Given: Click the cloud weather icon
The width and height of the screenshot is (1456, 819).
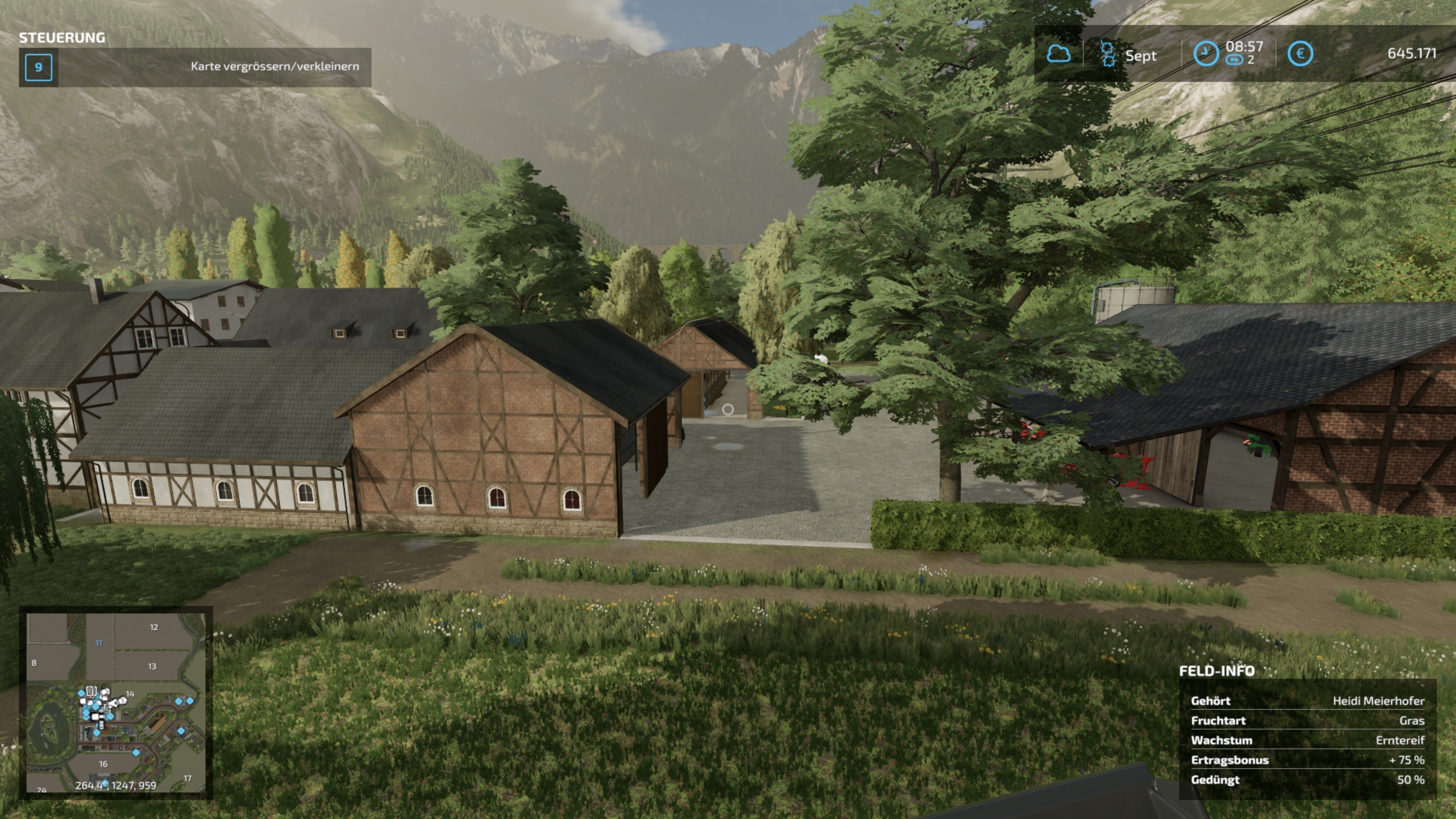Looking at the screenshot, I should click(1058, 54).
